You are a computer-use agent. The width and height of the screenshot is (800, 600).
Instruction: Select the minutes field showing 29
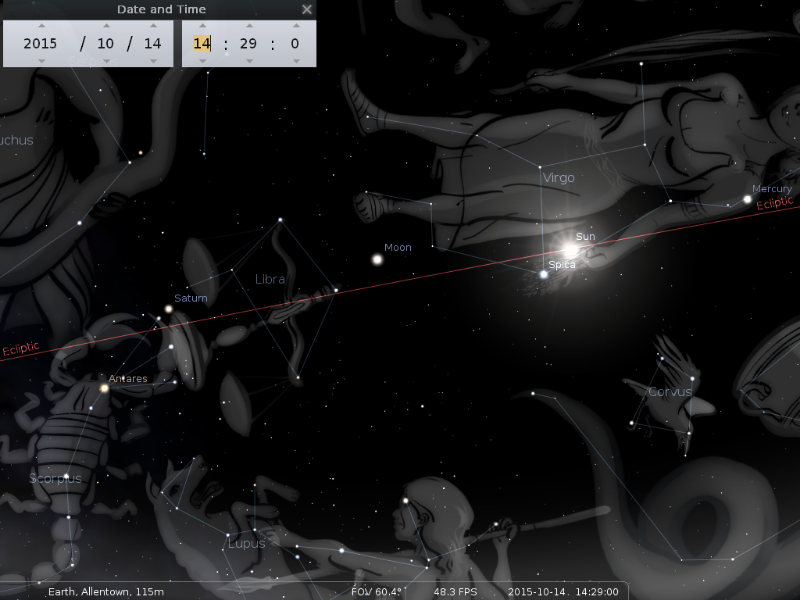coord(248,43)
